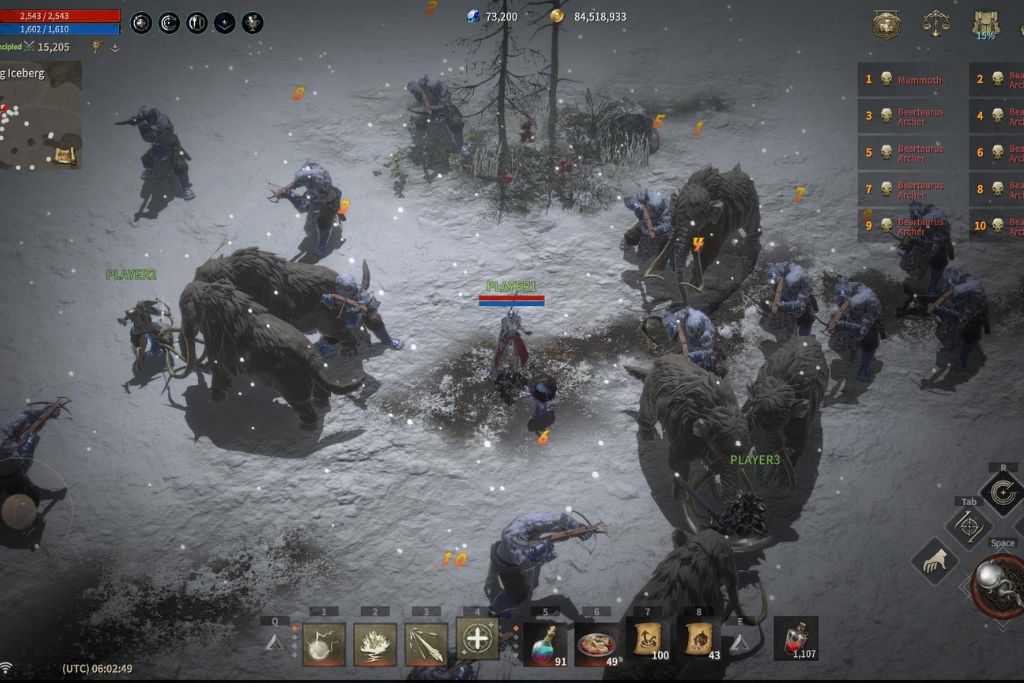Screen dimensions: 1024x683
Task: Click the fork and knife buff icon
Action: coord(197,22)
